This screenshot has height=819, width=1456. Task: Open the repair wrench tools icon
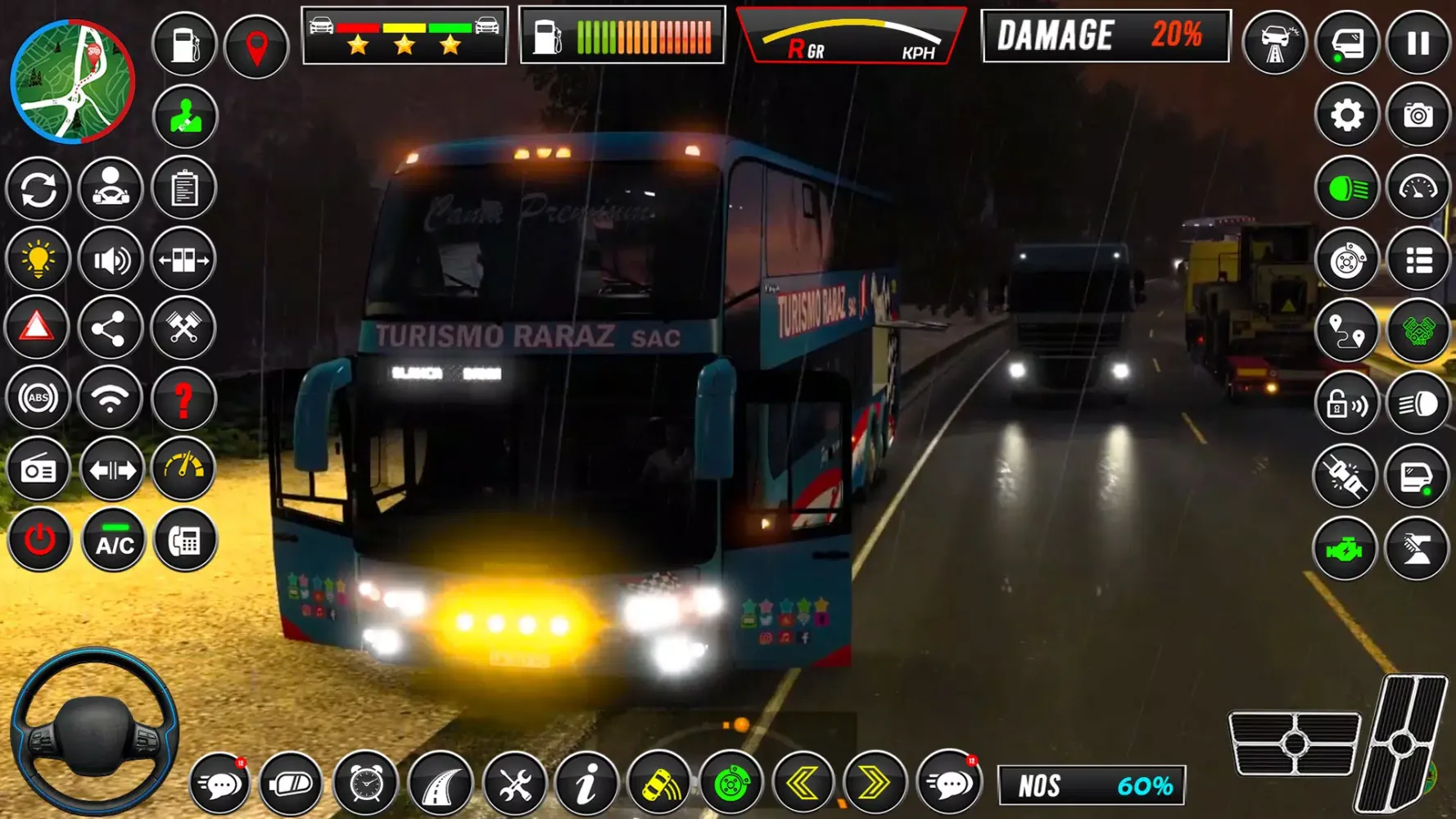click(x=514, y=783)
